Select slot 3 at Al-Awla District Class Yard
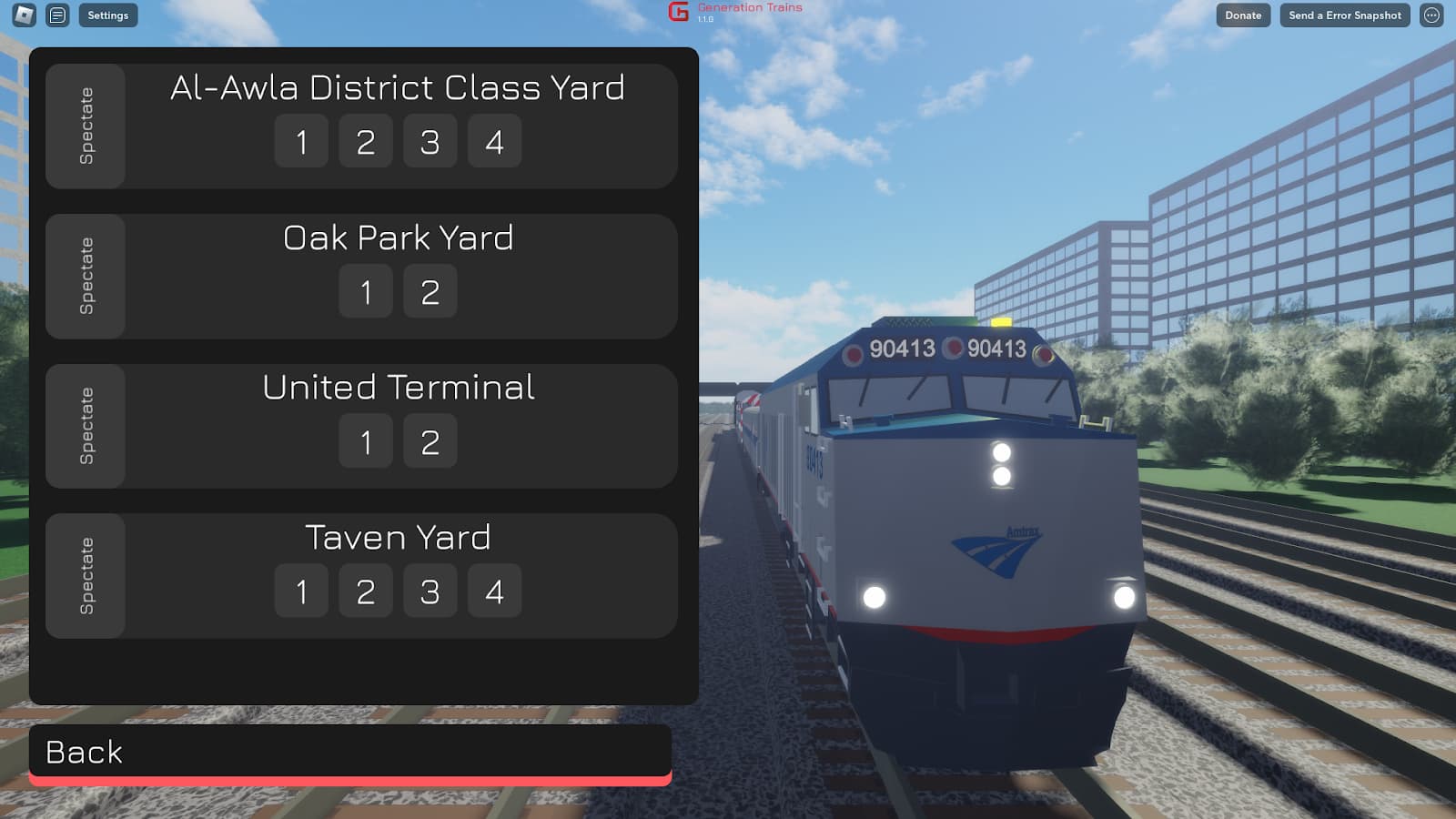The image size is (1456, 819). [430, 141]
